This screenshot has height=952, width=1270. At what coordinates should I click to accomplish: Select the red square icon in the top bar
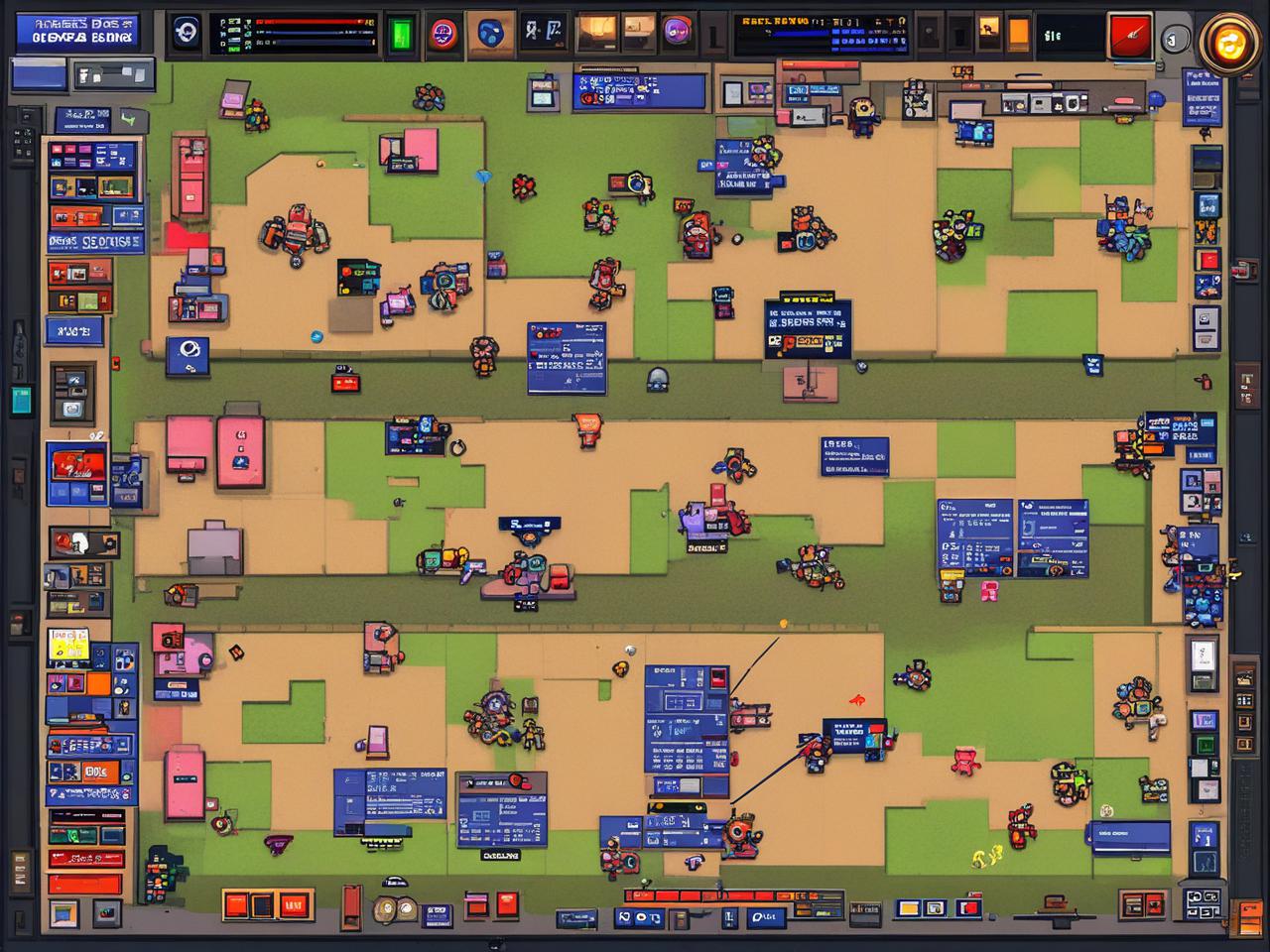click(1129, 36)
